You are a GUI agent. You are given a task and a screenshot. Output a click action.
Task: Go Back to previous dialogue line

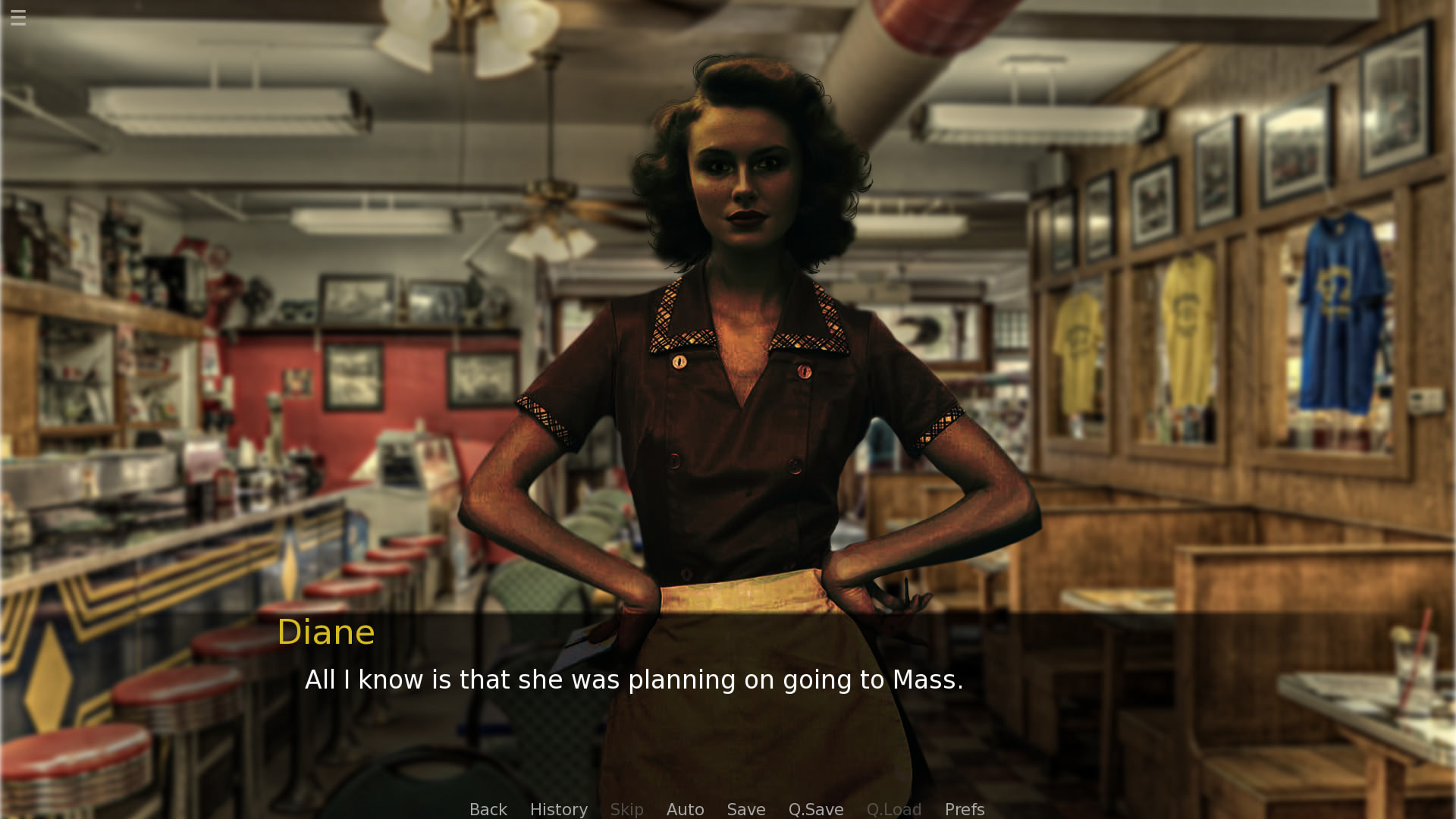click(x=488, y=809)
